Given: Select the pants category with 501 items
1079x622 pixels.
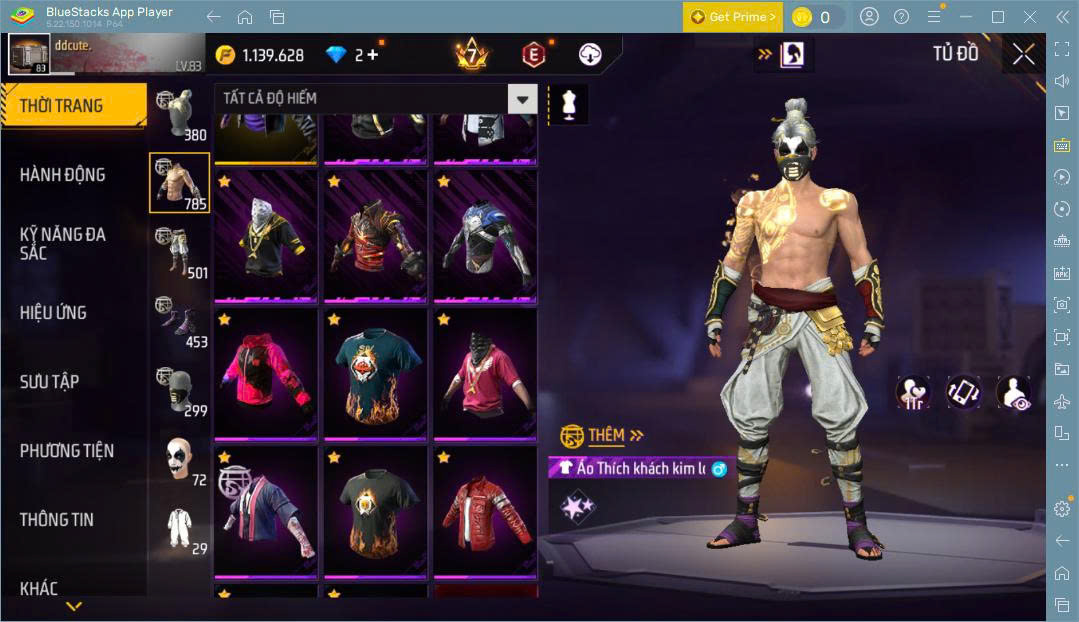Looking at the screenshot, I should 180,254.
